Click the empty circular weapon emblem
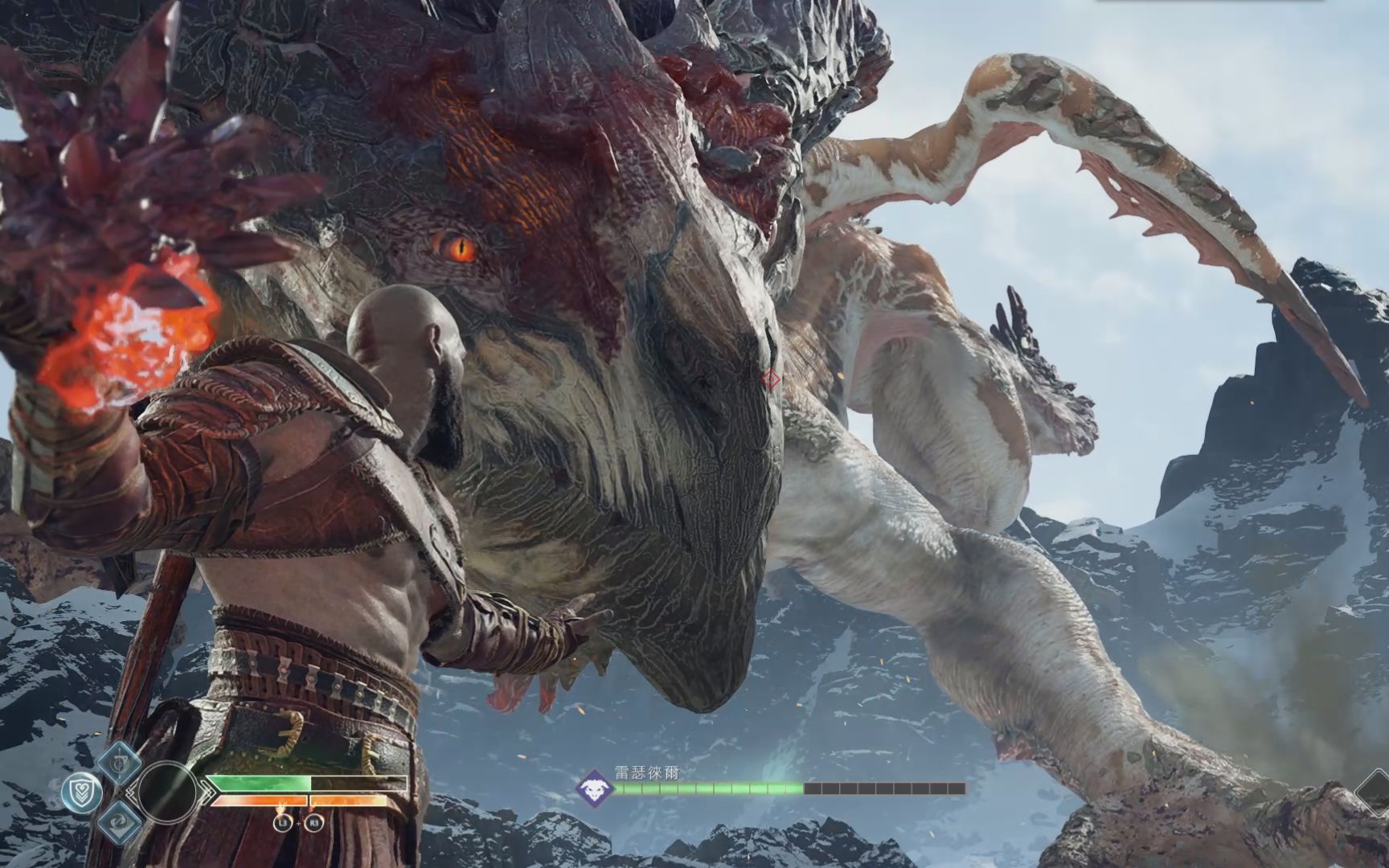 (166, 792)
